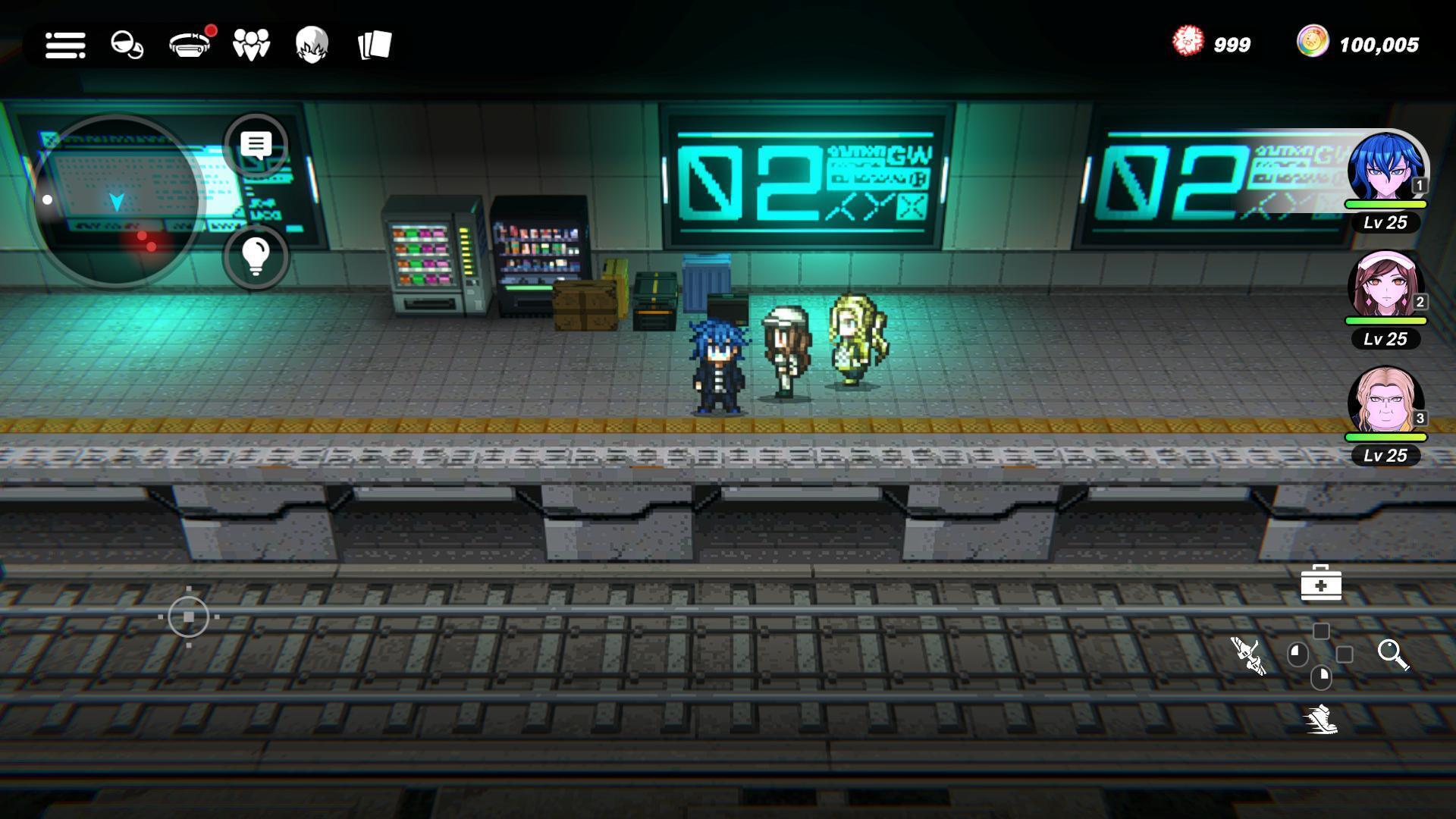Screen dimensions: 1456x819
Task: Toggle the hint lightbulb
Action: tap(256, 256)
